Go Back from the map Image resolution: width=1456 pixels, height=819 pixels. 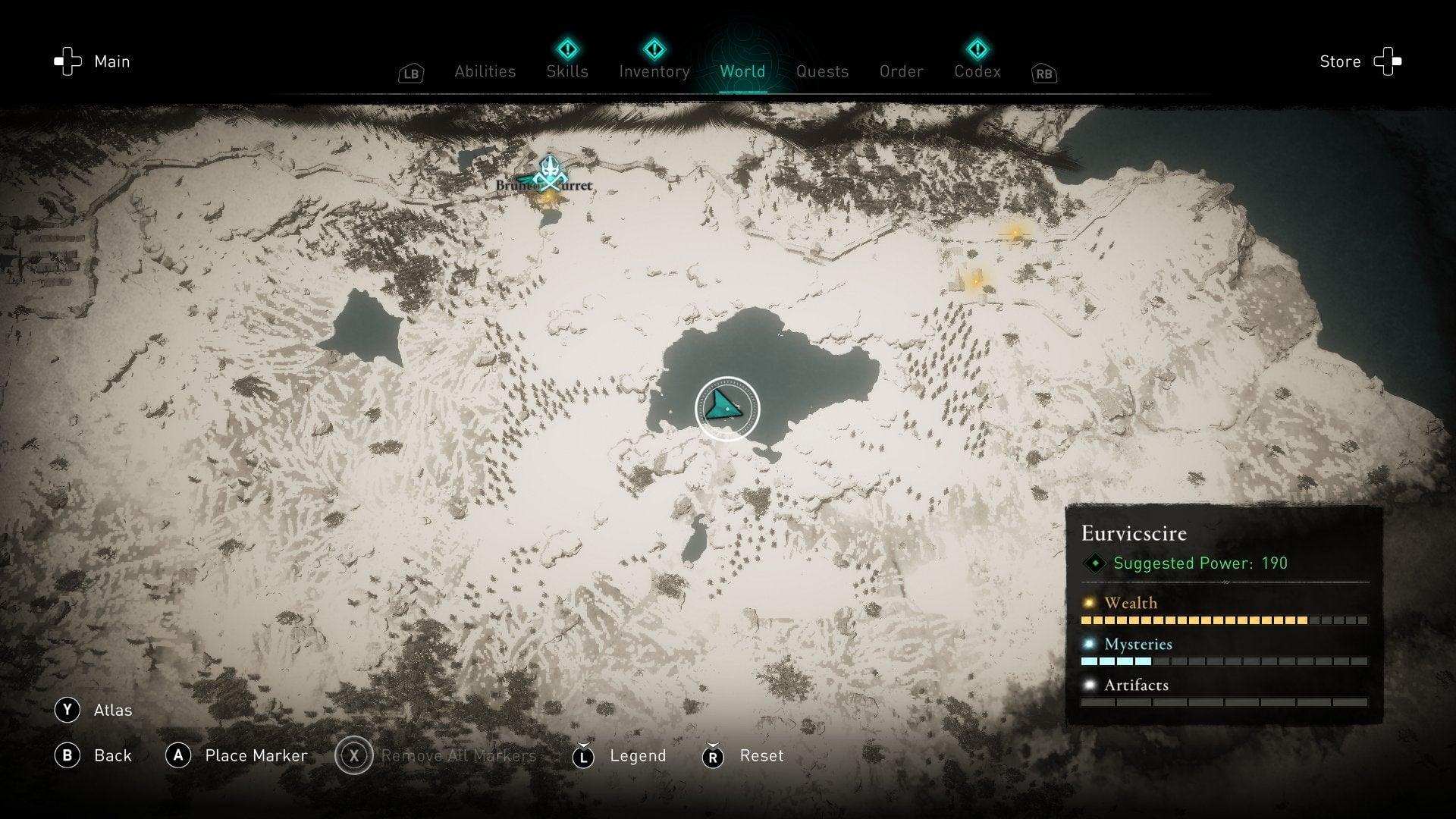[x=93, y=755]
